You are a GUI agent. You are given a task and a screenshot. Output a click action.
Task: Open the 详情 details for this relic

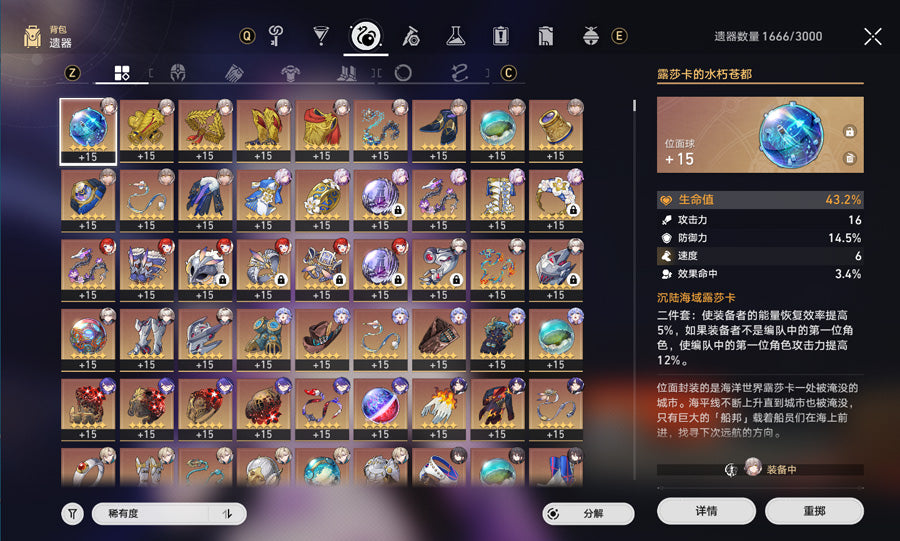click(x=706, y=511)
